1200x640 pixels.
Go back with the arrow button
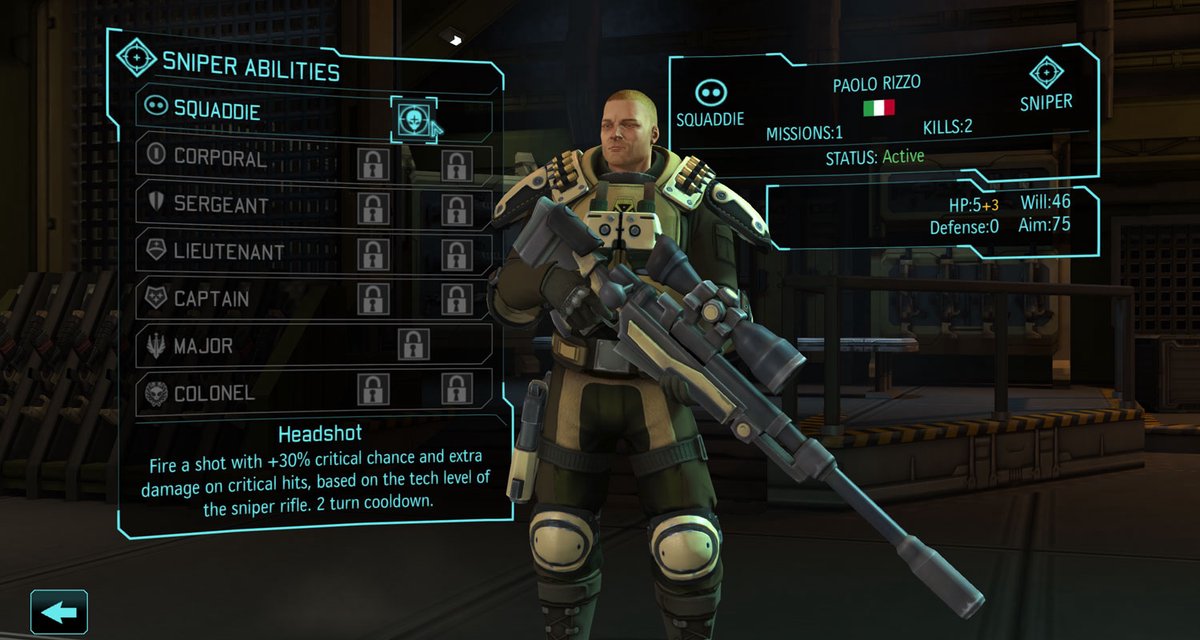point(59,612)
